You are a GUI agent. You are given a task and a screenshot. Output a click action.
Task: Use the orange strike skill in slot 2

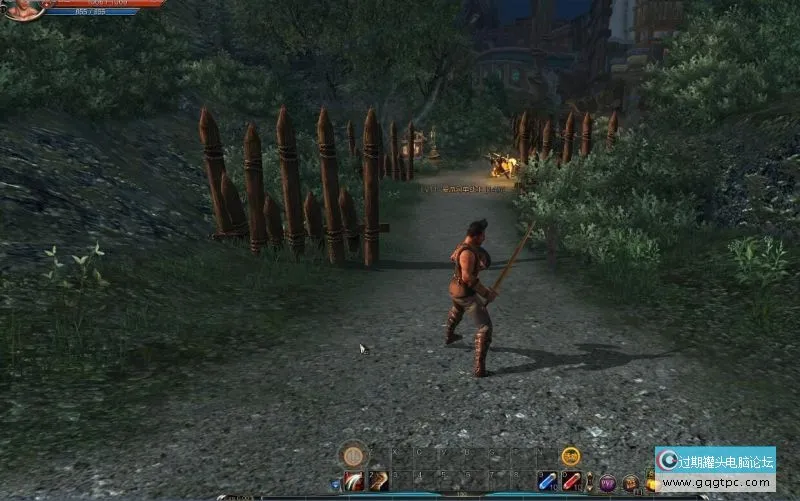378,482
